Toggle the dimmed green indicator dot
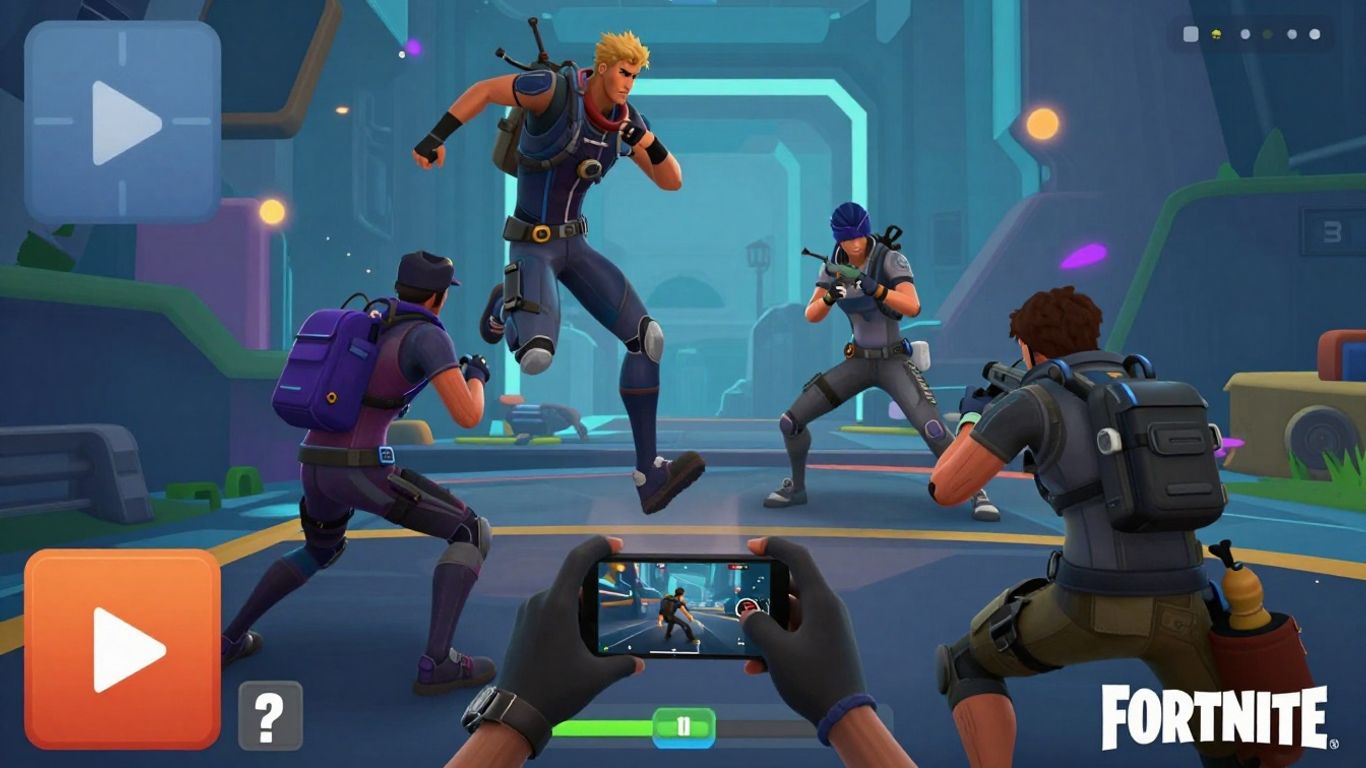The width and height of the screenshot is (1366, 768). click(1268, 33)
